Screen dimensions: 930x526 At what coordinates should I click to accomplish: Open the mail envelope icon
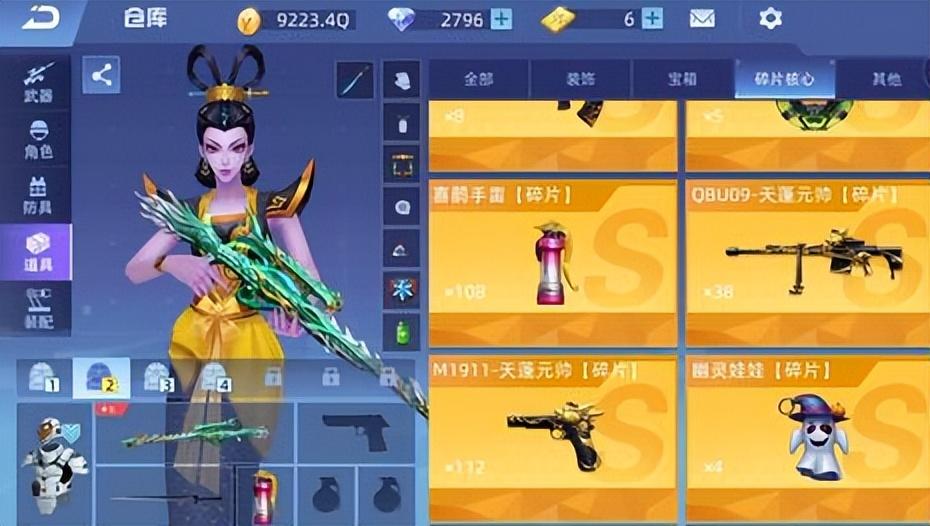(703, 19)
